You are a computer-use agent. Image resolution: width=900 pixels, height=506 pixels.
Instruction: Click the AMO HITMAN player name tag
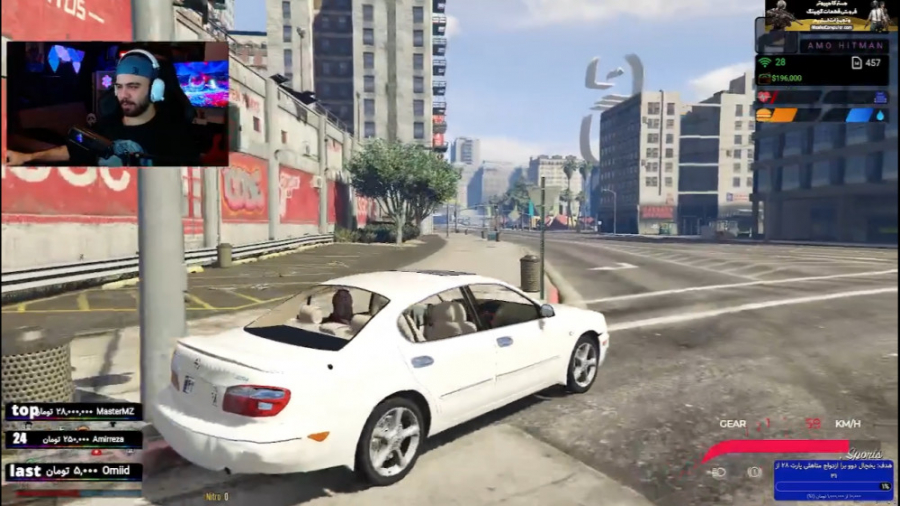(x=842, y=45)
